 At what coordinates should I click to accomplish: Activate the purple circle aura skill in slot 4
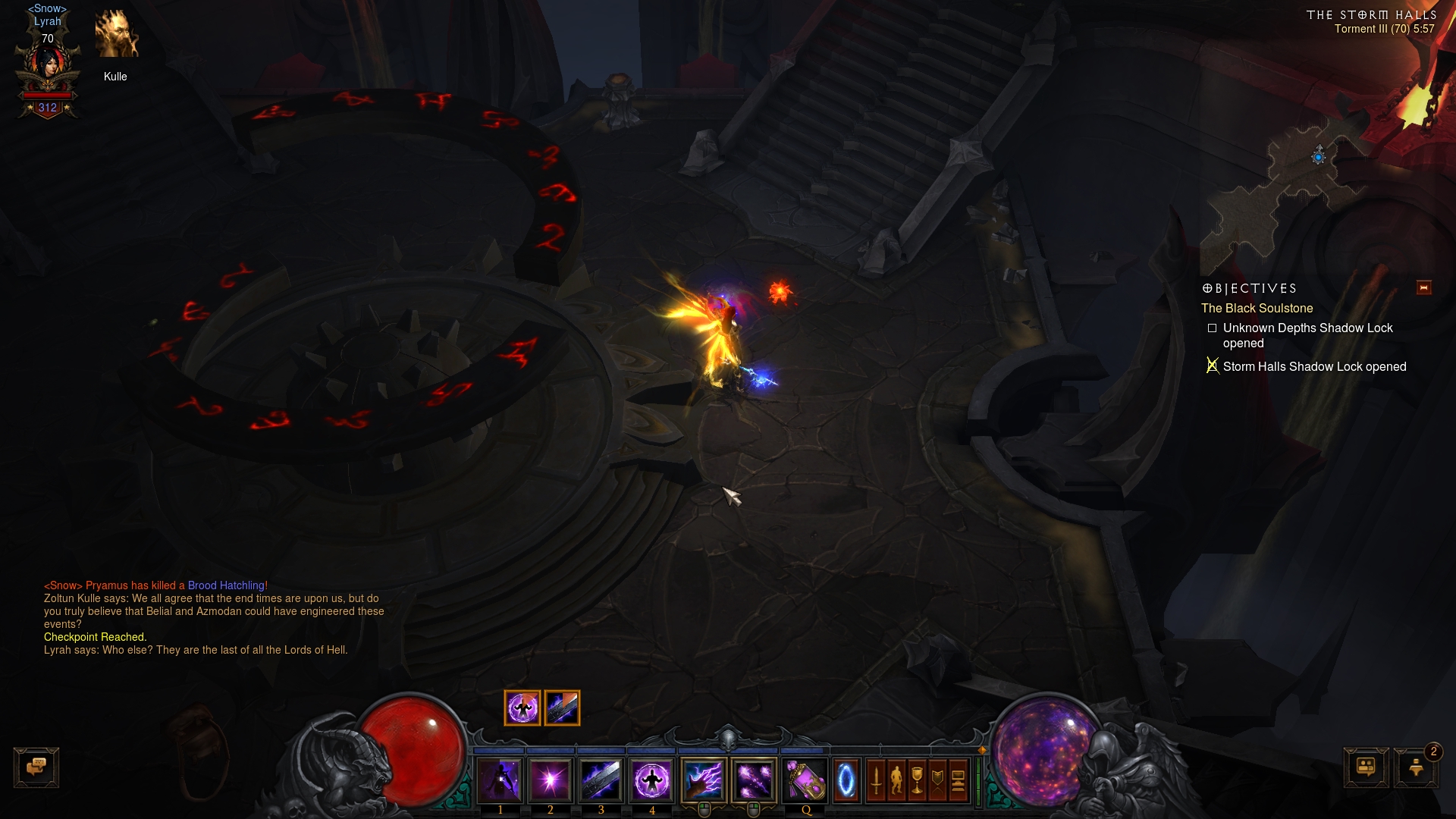click(651, 780)
